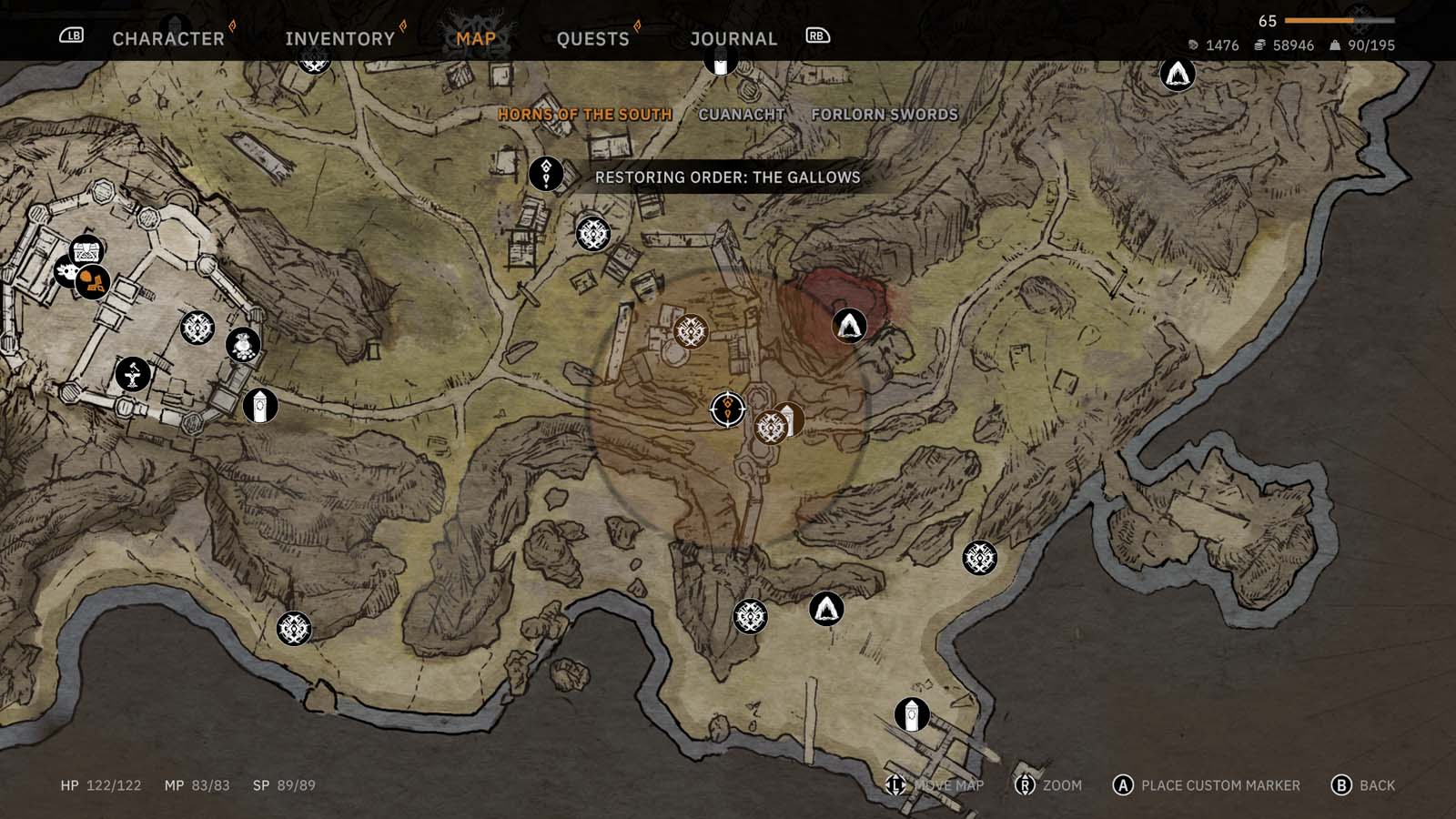Open the QUESTS menu
Viewport: 1456px width, 819px height.
[592, 38]
